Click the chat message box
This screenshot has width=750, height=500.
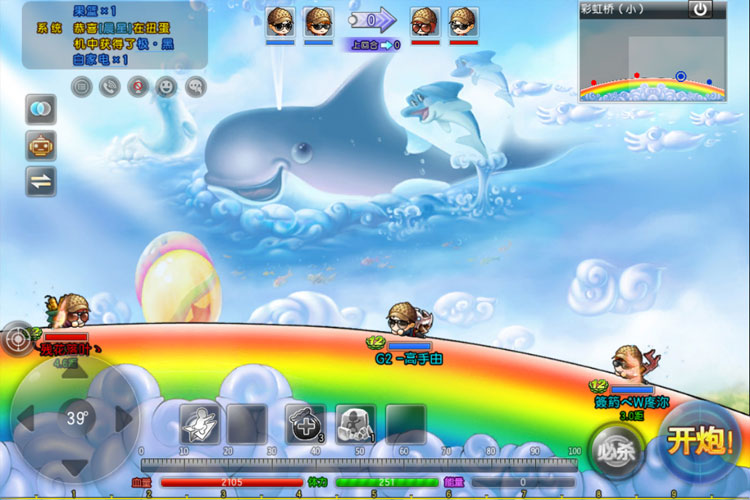(113, 35)
